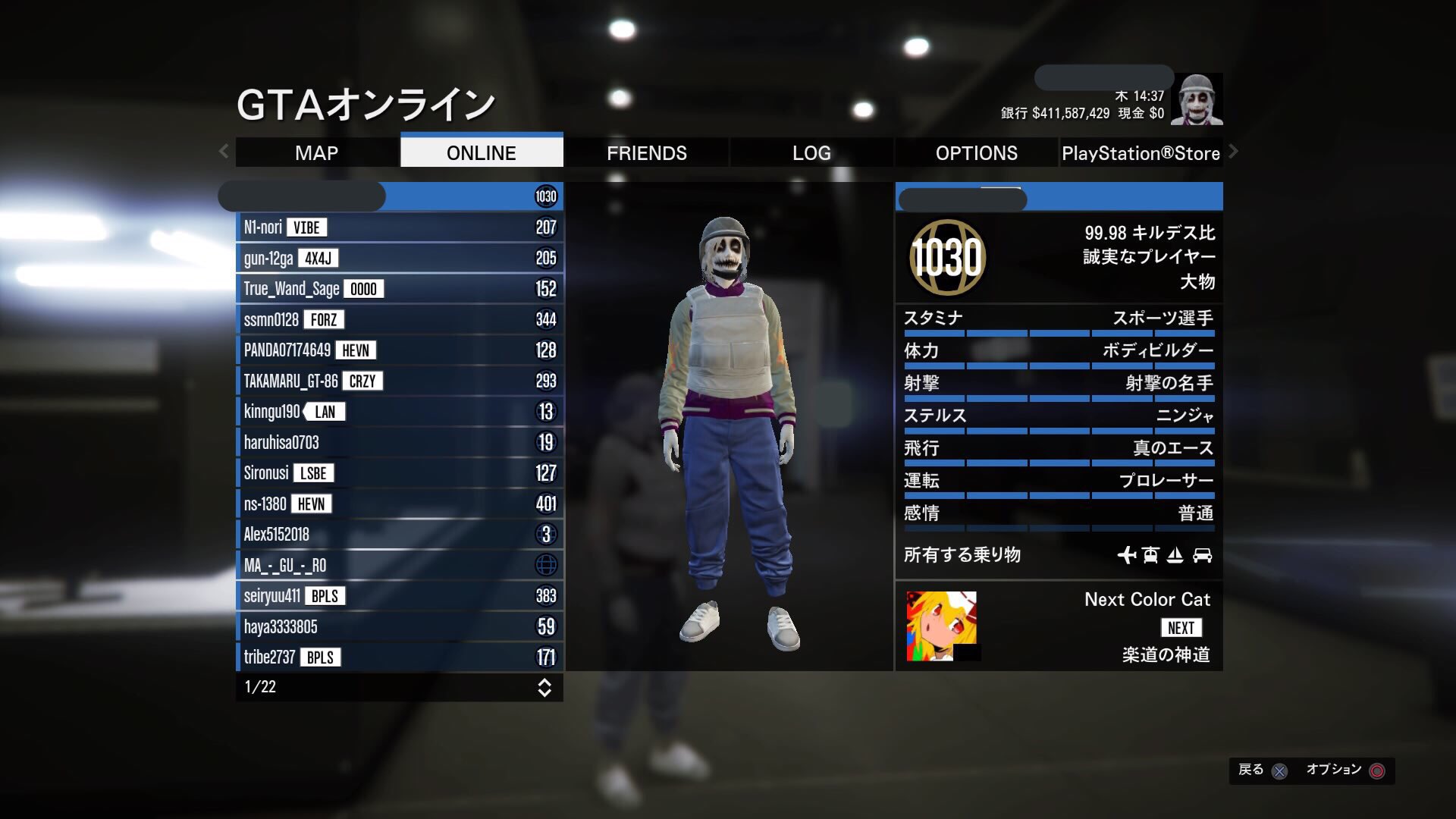Click the gold rank 1030 badge
The image size is (1456, 819).
(x=946, y=258)
